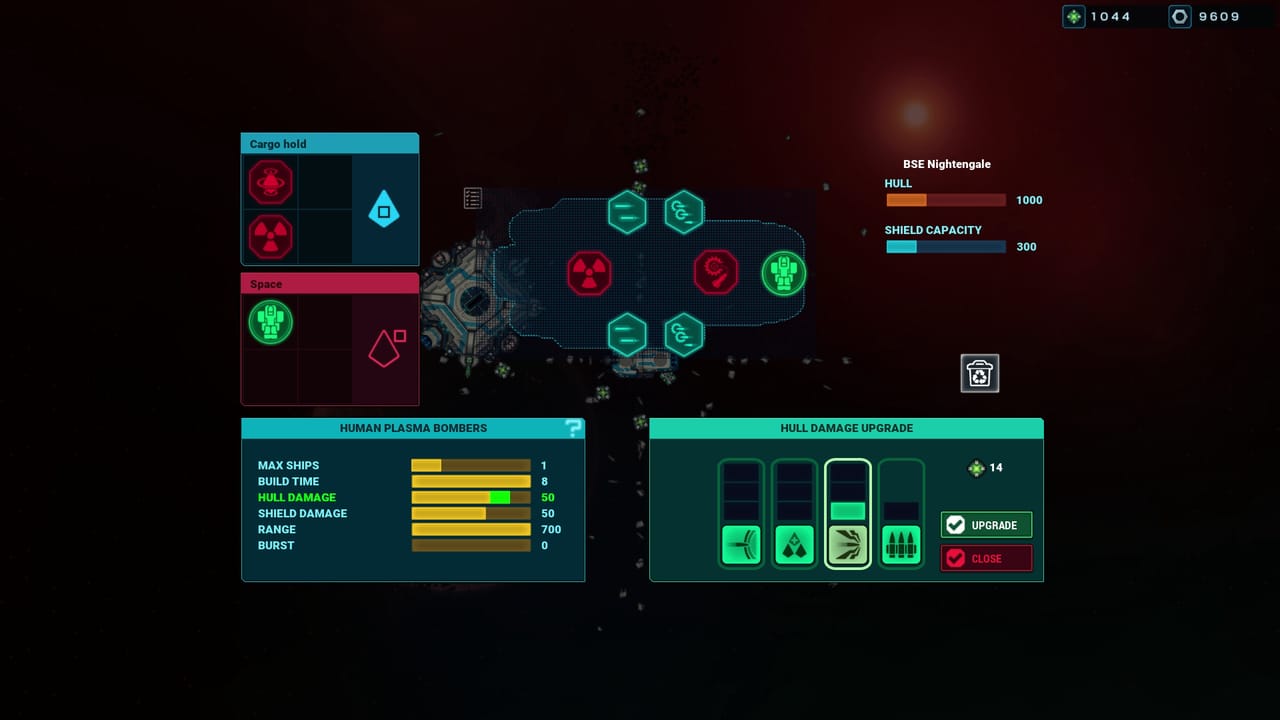Toggle the range upgrade track on the left

point(741,543)
